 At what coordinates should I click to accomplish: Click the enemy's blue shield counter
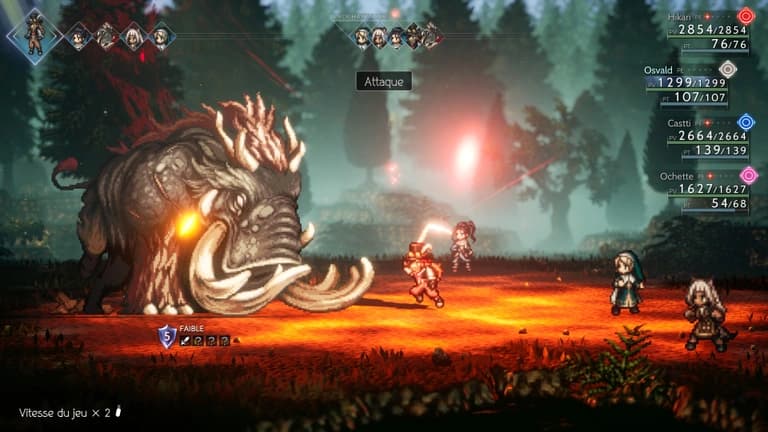[167, 338]
